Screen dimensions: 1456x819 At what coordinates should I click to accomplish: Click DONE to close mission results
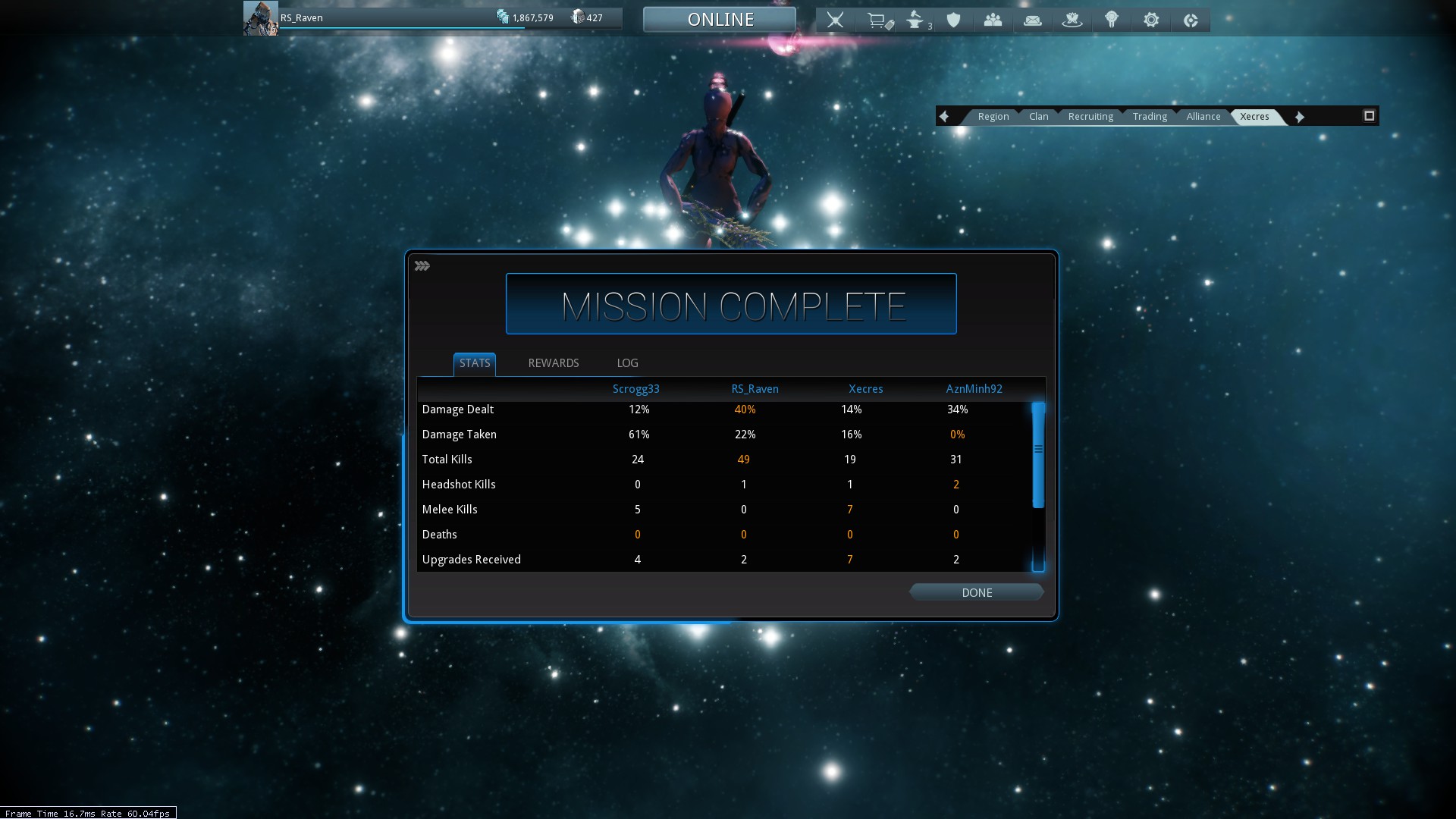(x=976, y=592)
